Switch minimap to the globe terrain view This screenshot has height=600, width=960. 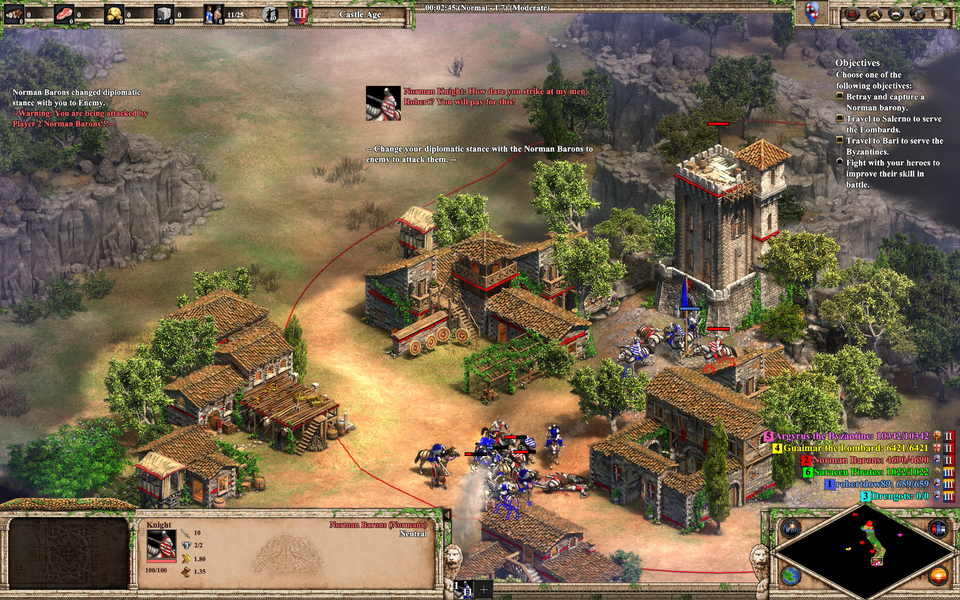pos(790,575)
